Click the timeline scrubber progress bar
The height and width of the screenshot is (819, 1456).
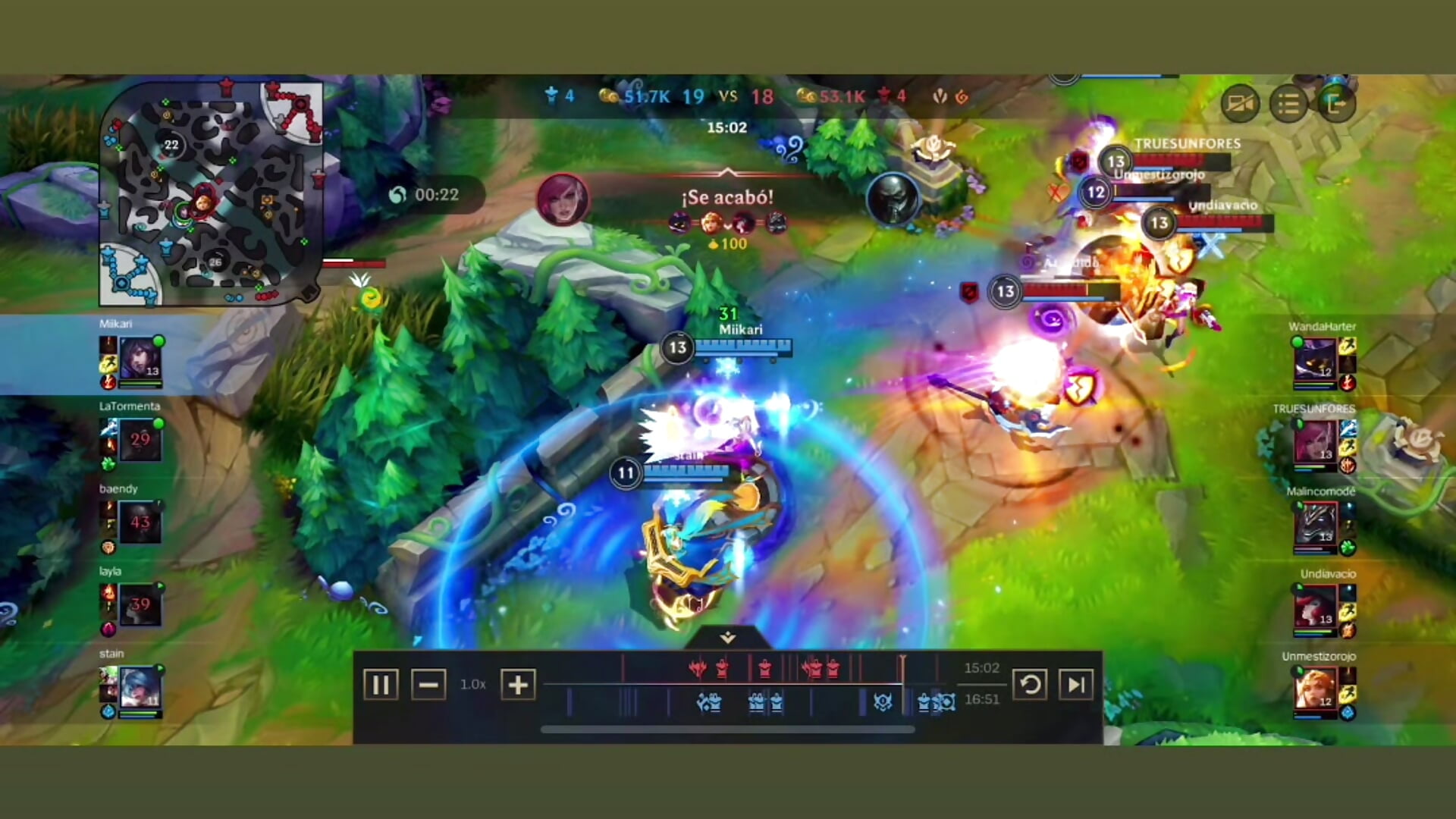(728, 729)
